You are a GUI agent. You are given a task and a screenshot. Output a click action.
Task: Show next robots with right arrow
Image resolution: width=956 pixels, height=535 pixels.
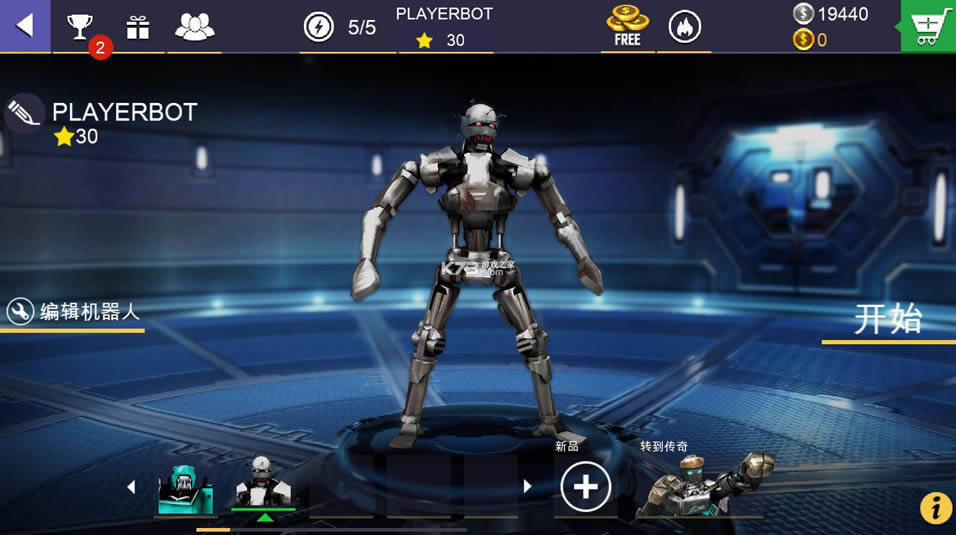tap(527, 487)
